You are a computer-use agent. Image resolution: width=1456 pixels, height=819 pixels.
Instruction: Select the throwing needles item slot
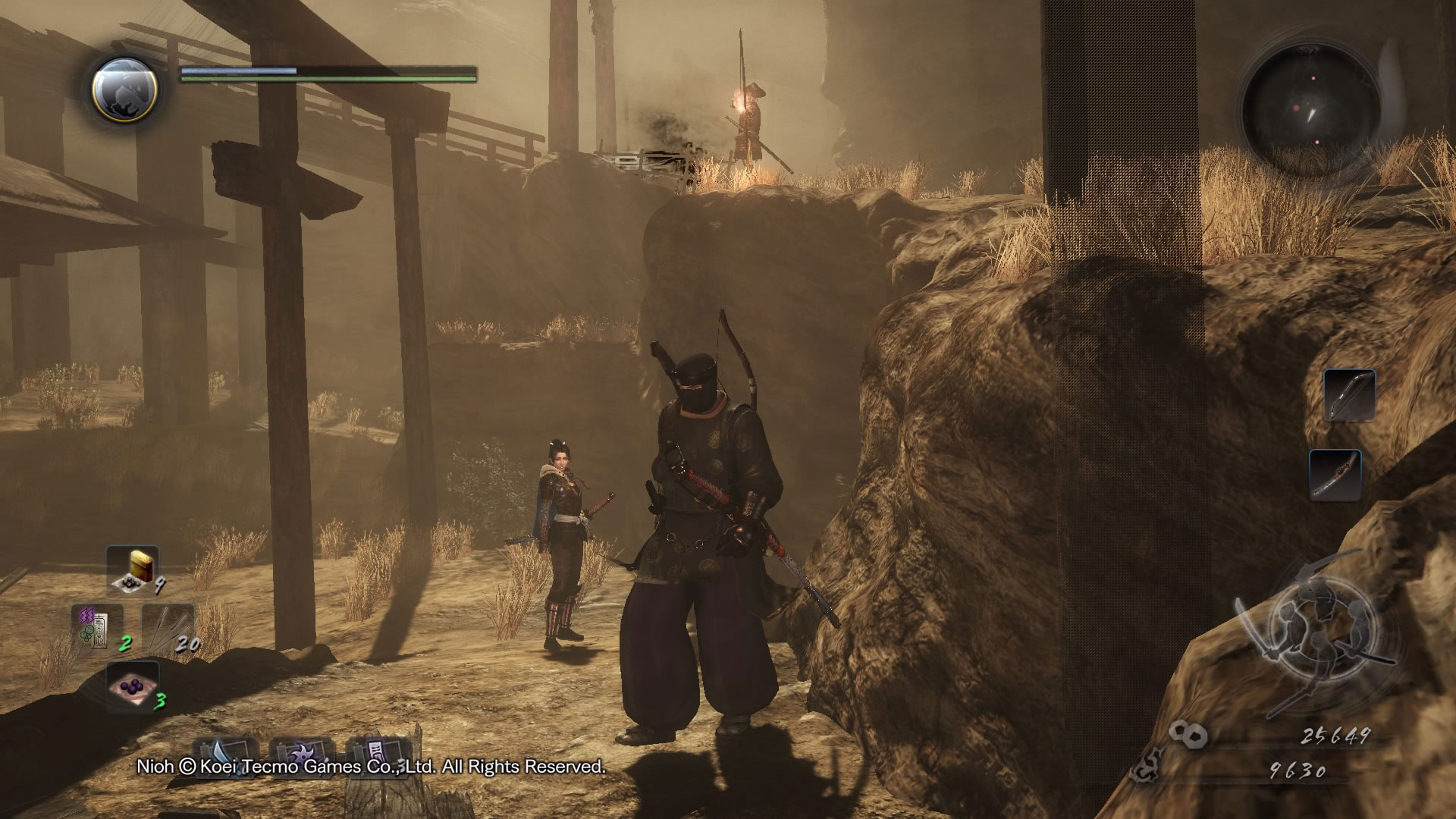[x=168, y=626]
